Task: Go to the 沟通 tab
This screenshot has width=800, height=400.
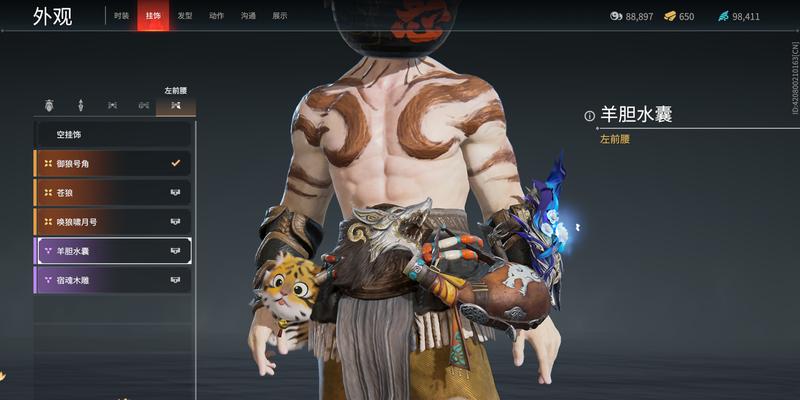Action: [x=248, y=17]
